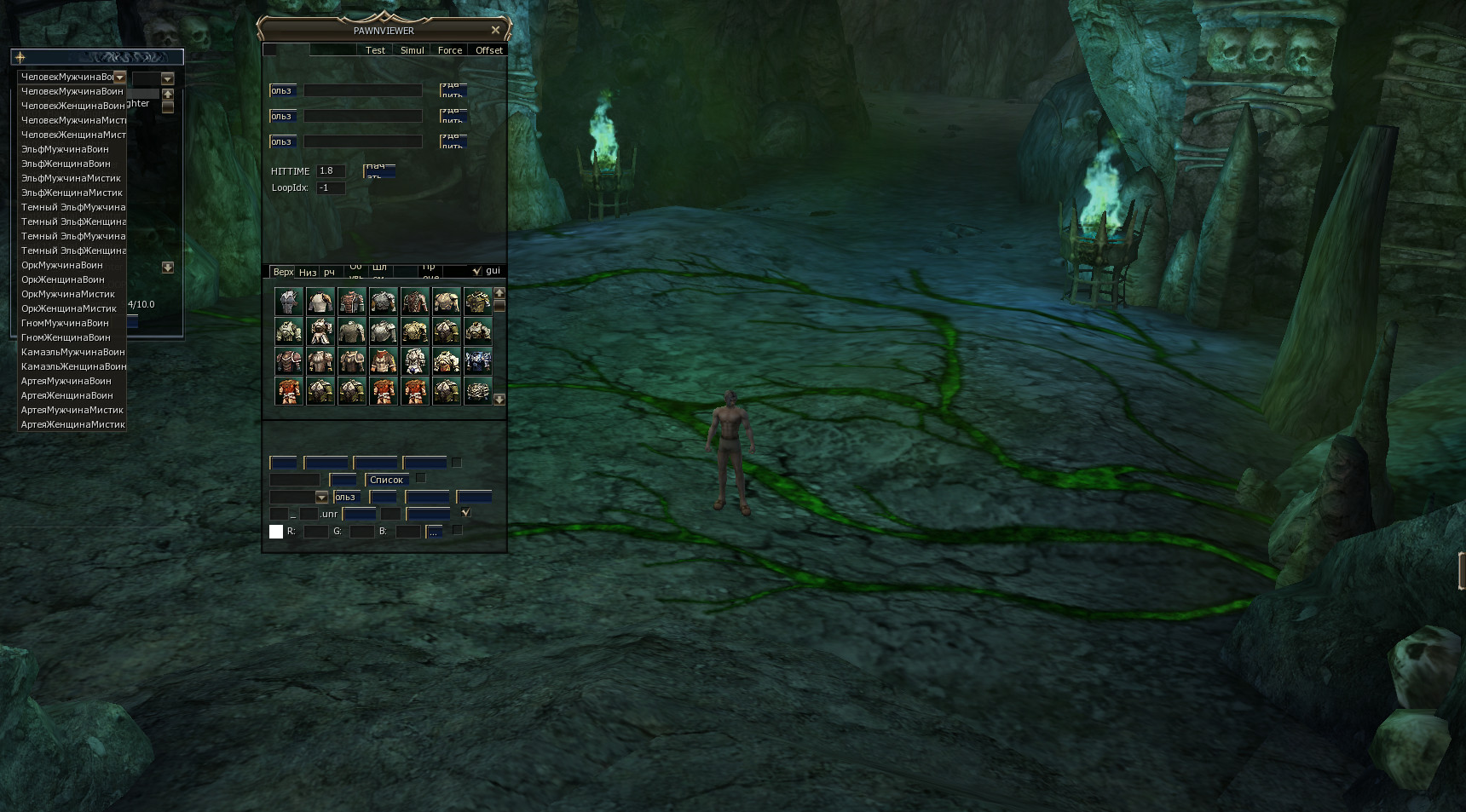Choose ЭльфМужчинаВоин from the race list
Viewport: 1466px width, 812px height.
(x=65, y=149)
